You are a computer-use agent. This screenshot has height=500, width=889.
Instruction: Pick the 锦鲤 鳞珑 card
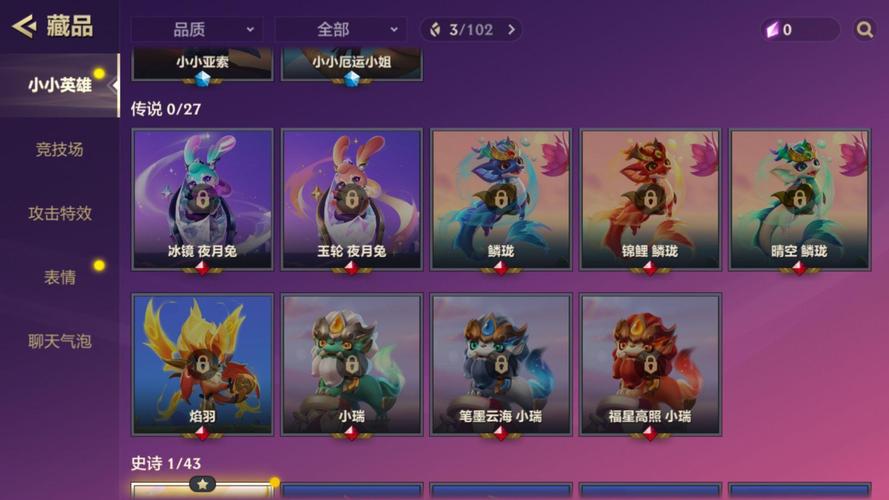pos(650,199)
